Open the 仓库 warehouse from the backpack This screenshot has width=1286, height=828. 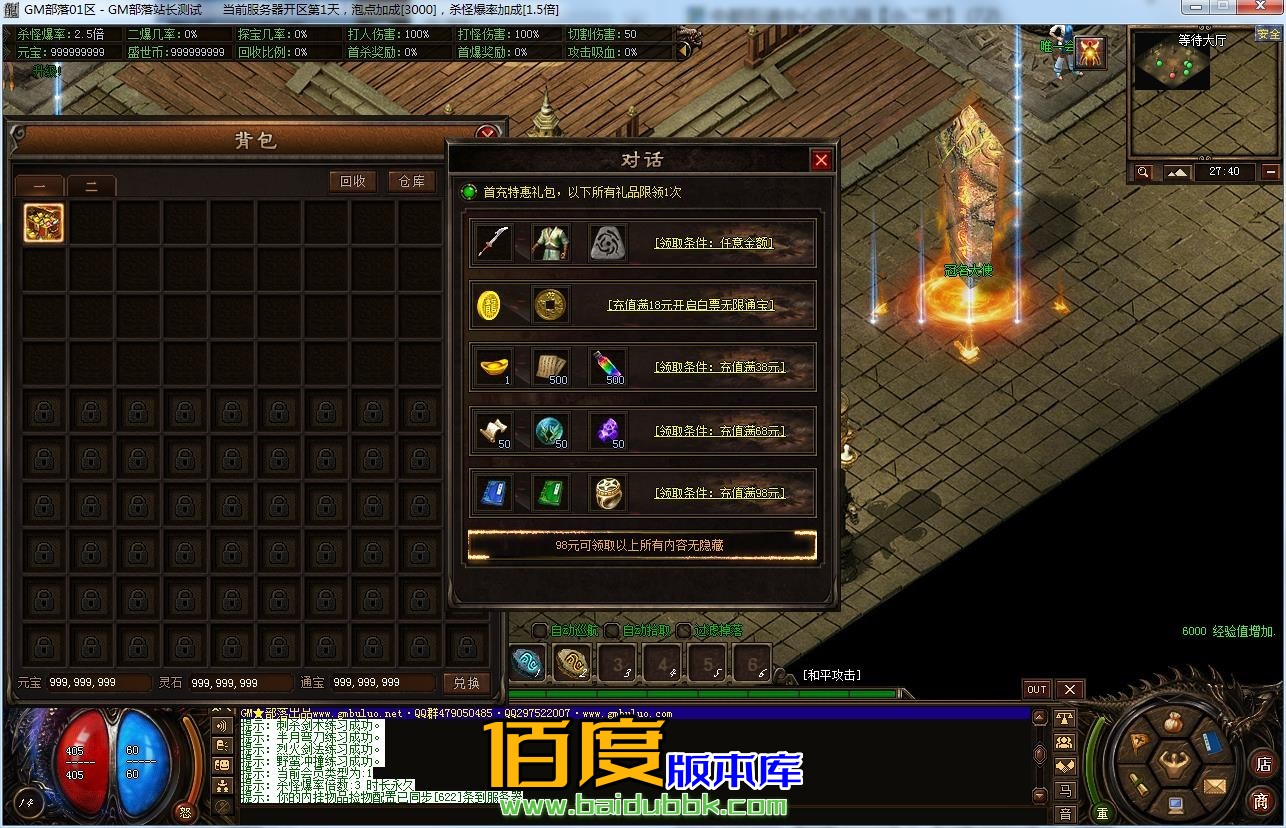[x=411, y=181]
